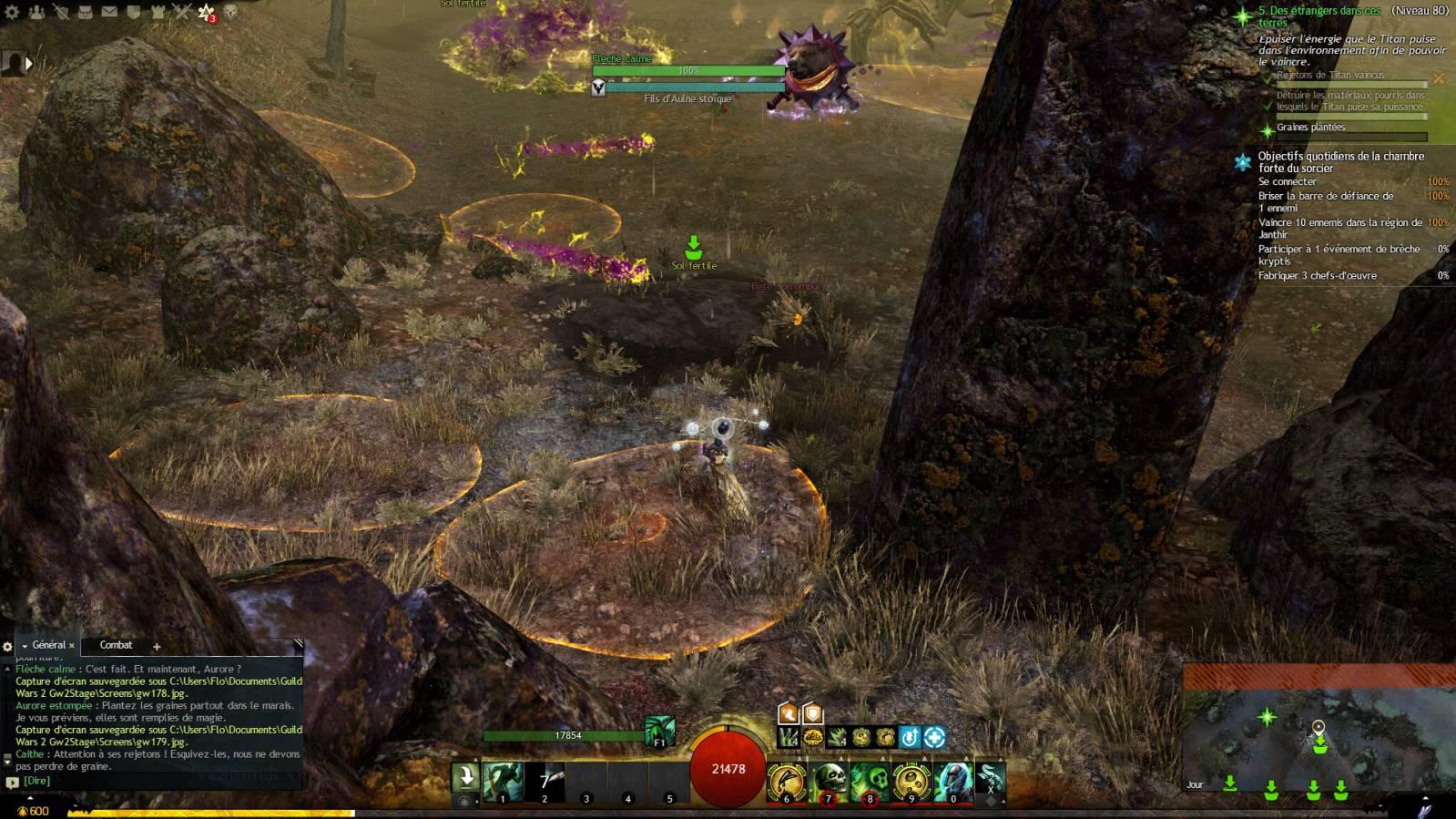This screenshot has height=819, width=1456.
Task: Use weapon skill 1 on the hotbar
Action: pyautogui.click(x=503, y=782)
